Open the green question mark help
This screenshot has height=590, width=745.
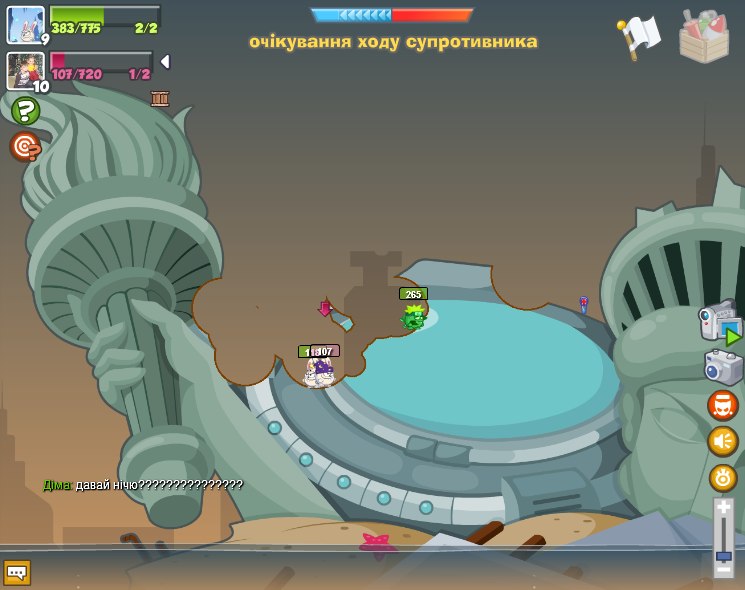[25, 110]
